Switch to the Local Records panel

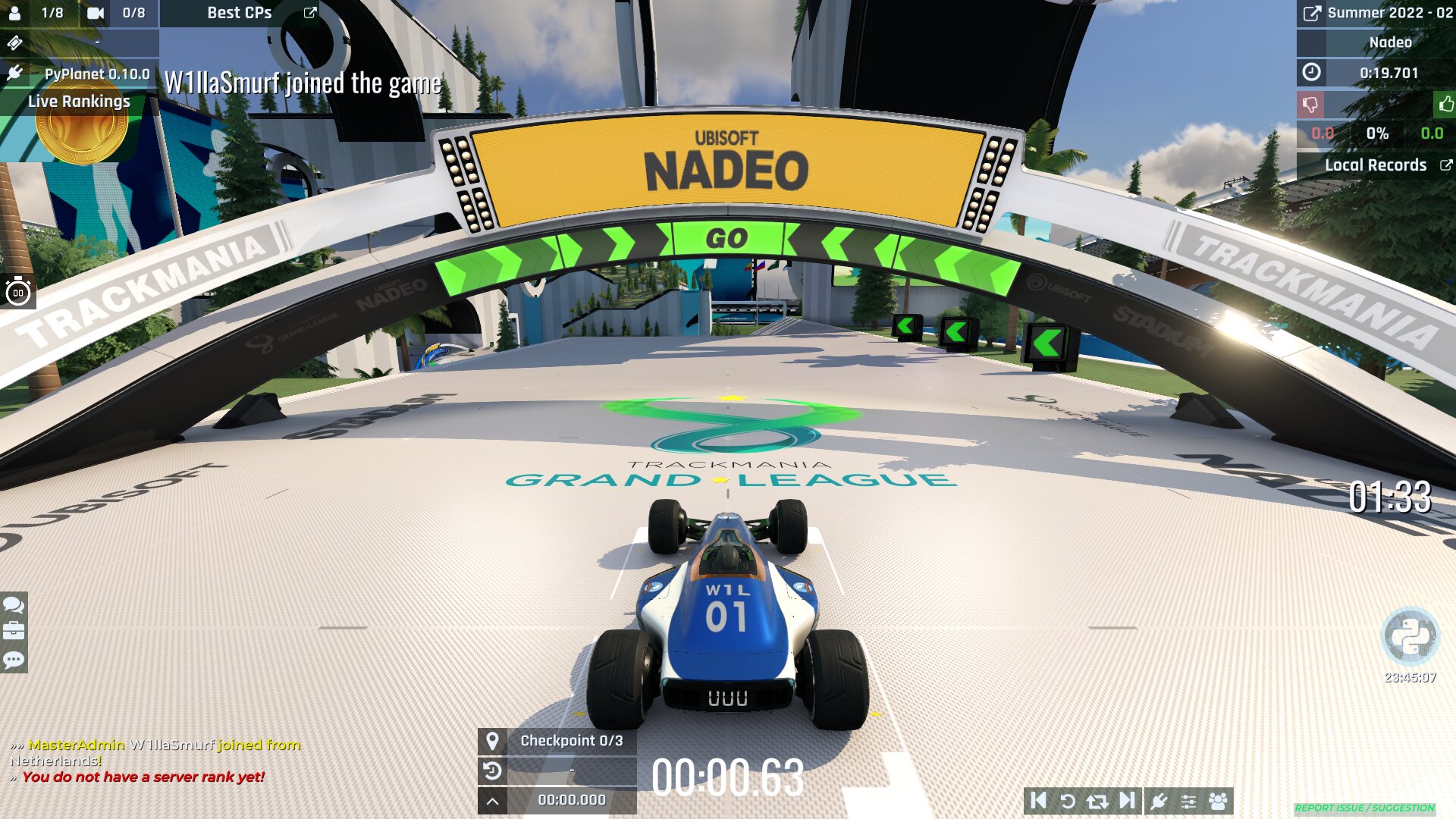(1376, 165)
